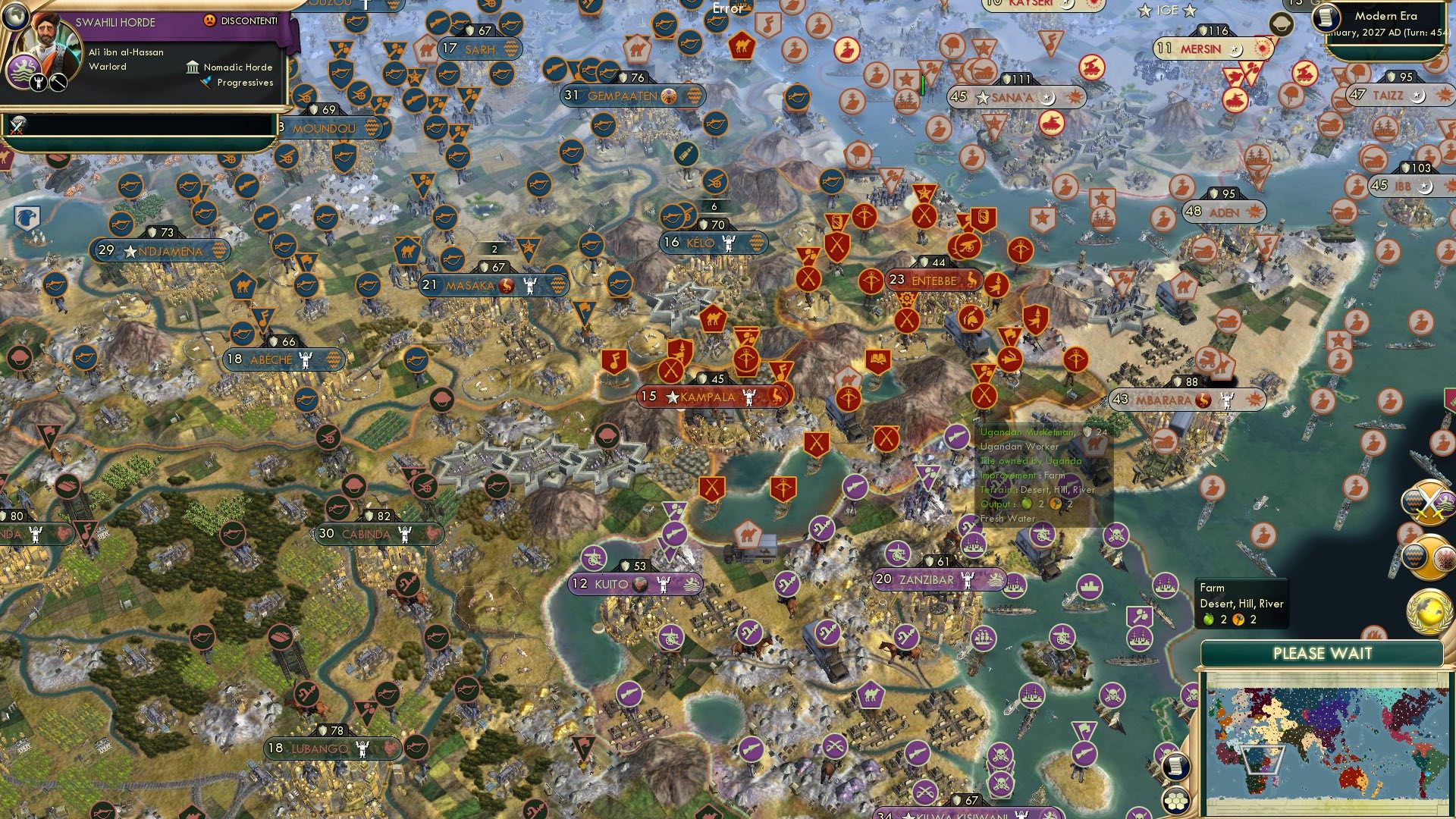Open the United Nations laurel globe notification
Viewport: 1456px width, 819px height.
point(1428,611)
